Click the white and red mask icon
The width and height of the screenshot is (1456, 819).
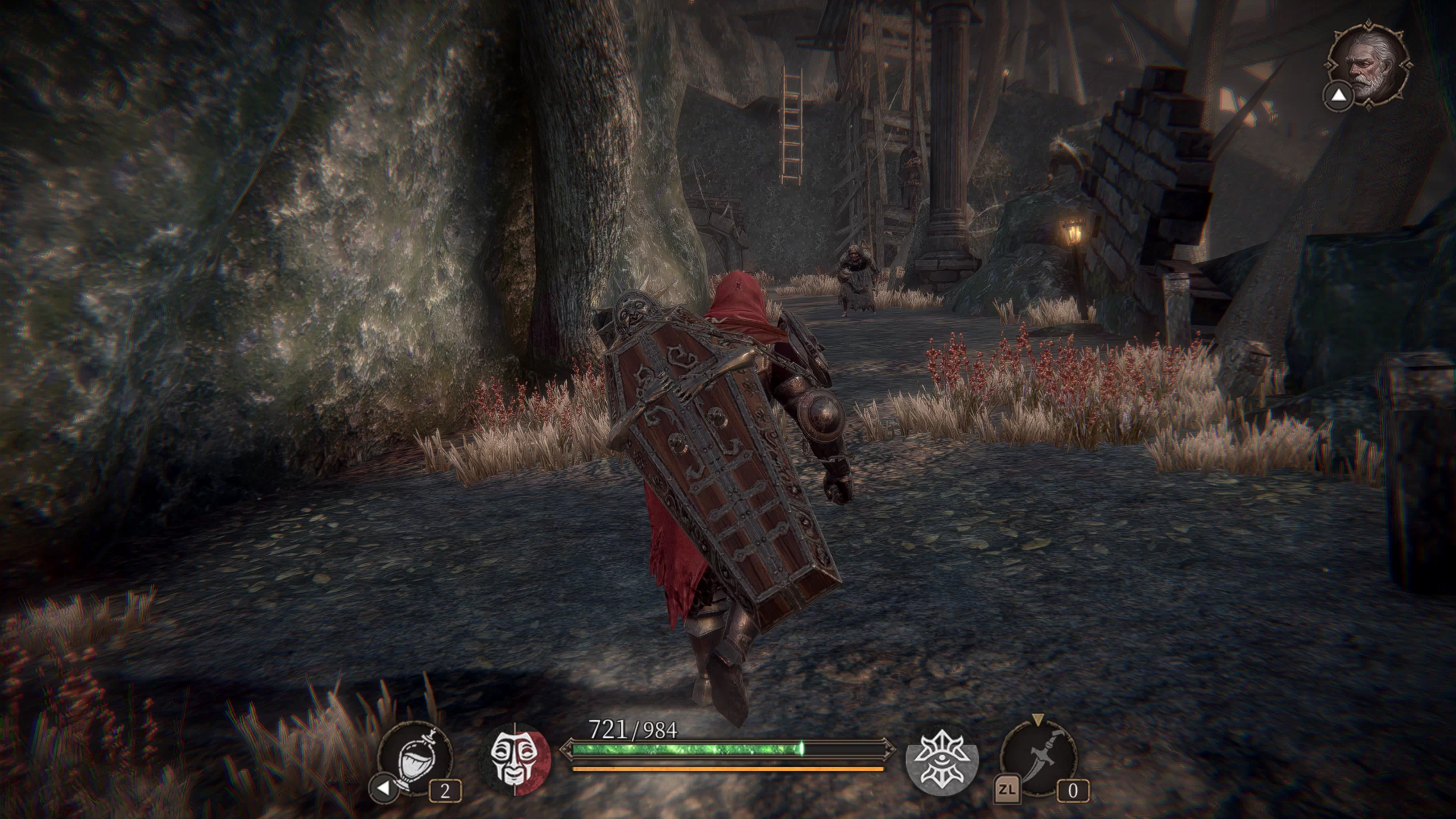point(515,760)
